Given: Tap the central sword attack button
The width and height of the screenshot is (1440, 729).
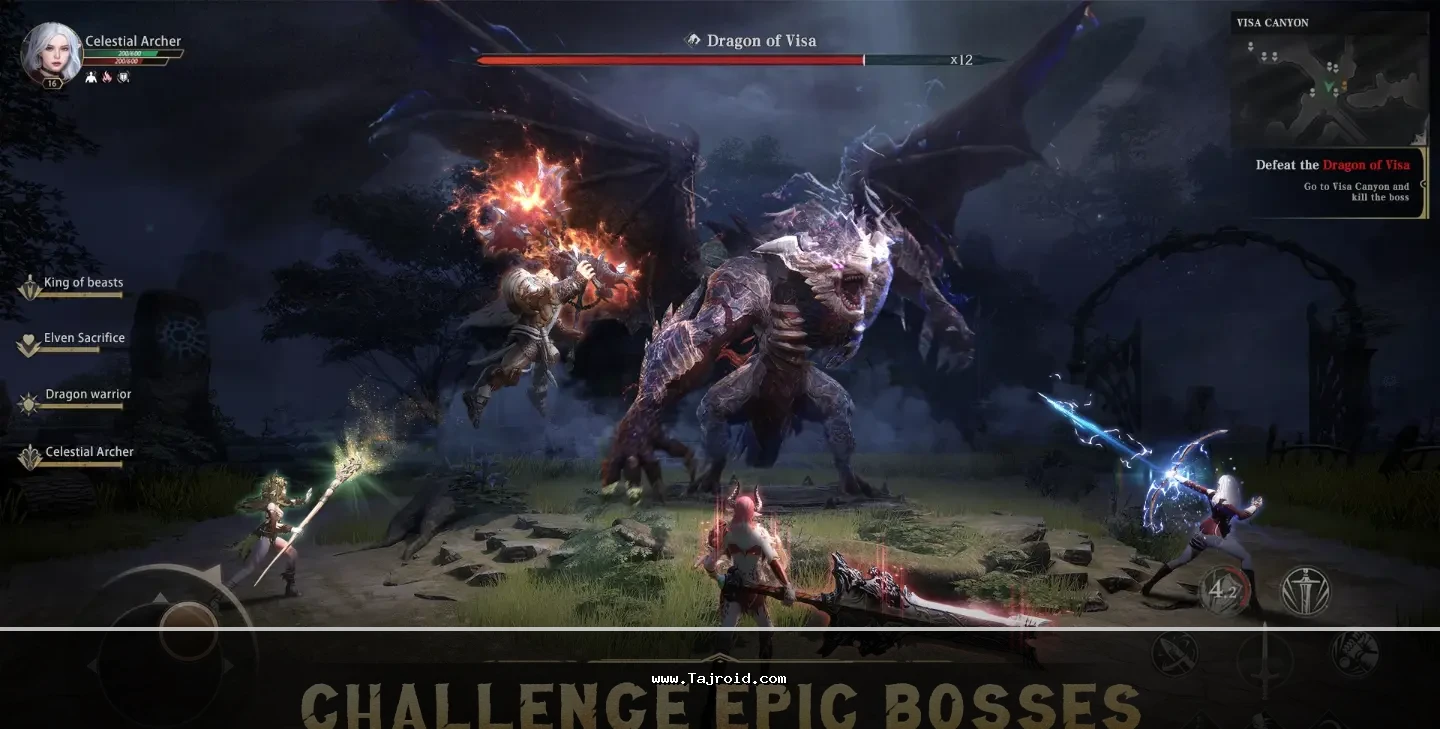Looking at the screenshot, I should [x=1265, y=662].
